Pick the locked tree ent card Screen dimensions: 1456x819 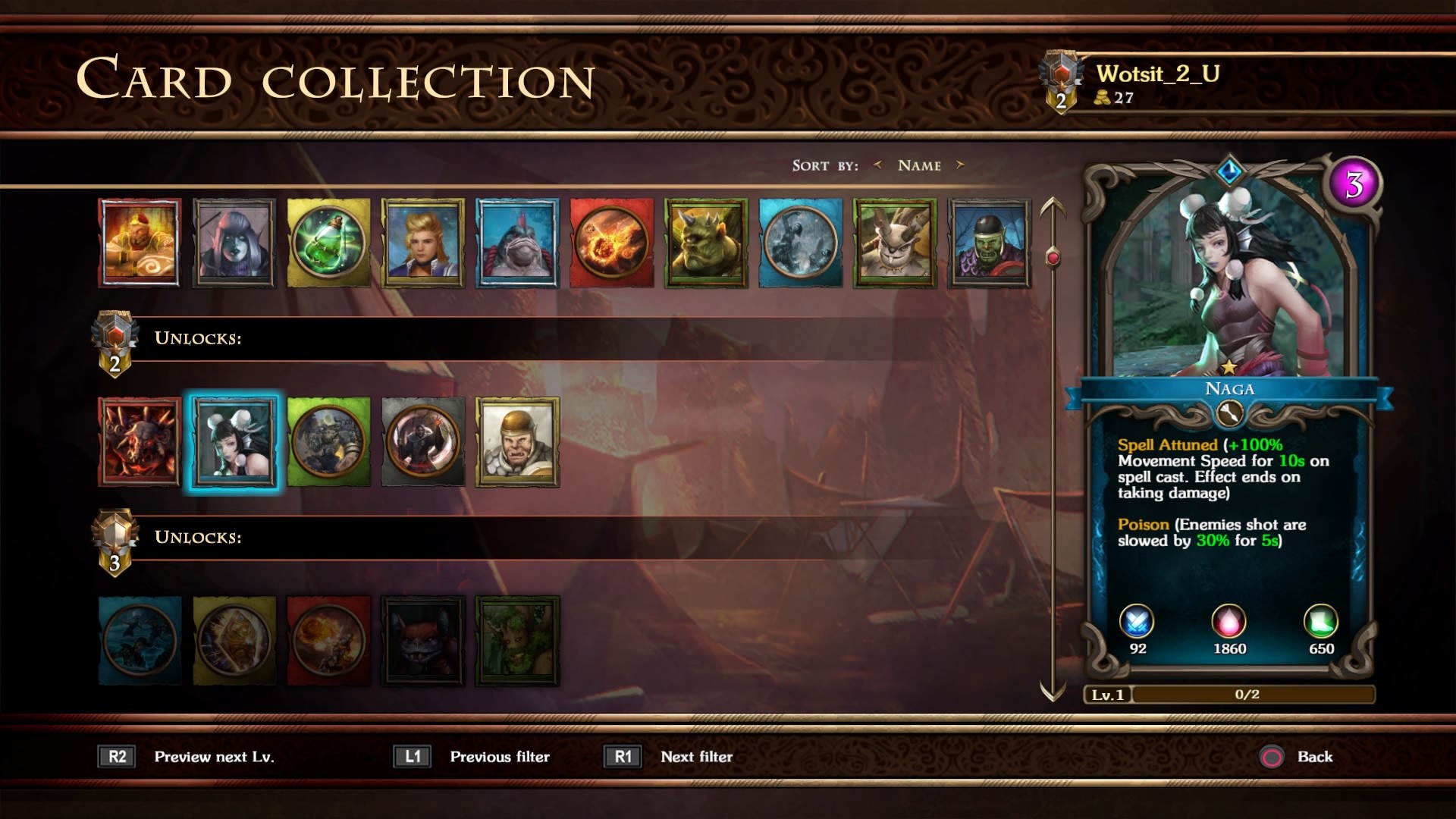pyautogui.click(x=517, y=641)
